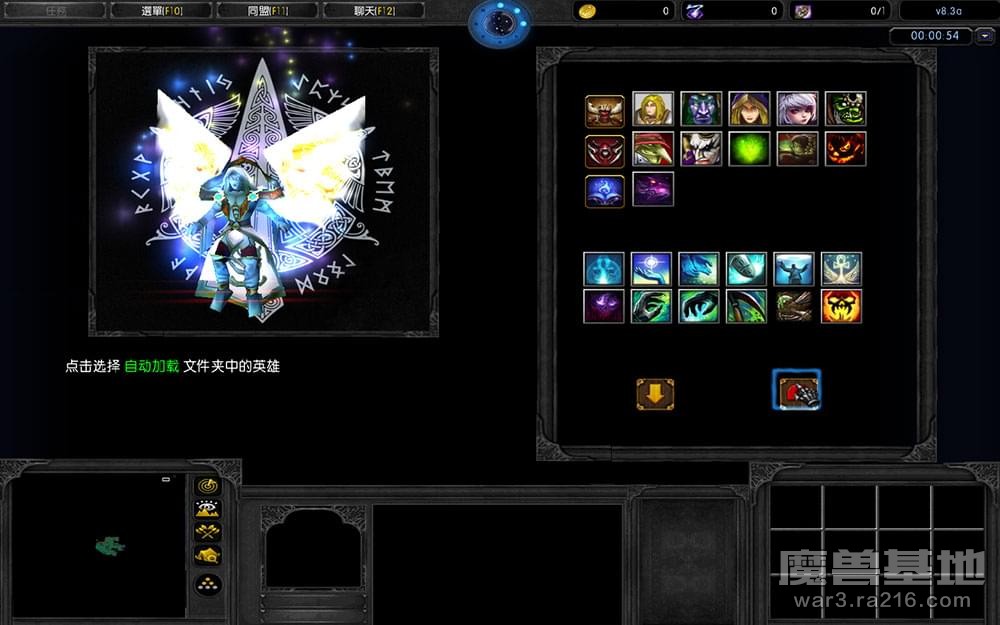Pick the white-haired girl hero portrait
The width and height of the screenshot is (1000, 625).
point(797,109)
